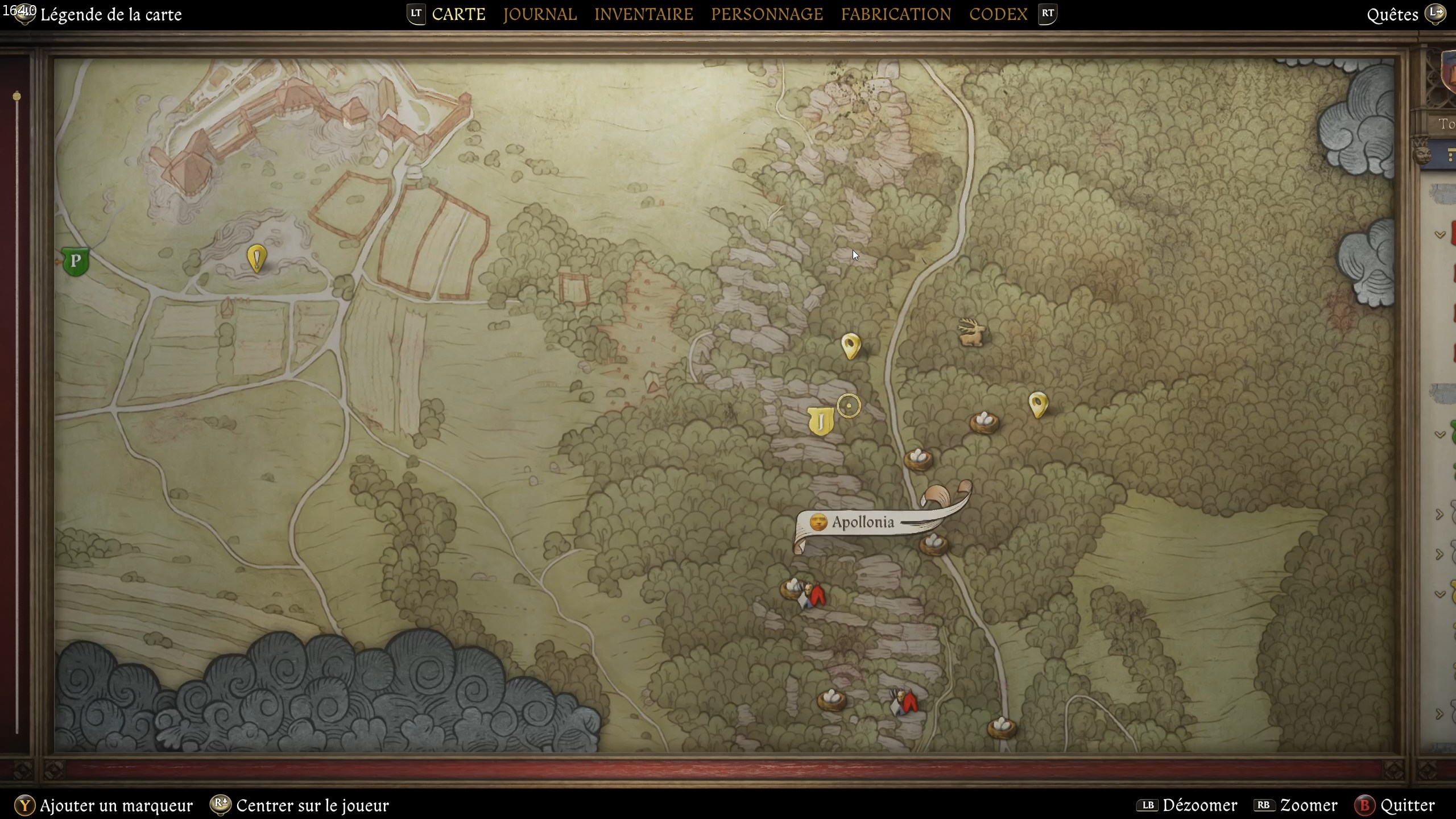Go to the Personnage tab
The height and width of the screenshot is (819, 1456).
click(767, 14)
